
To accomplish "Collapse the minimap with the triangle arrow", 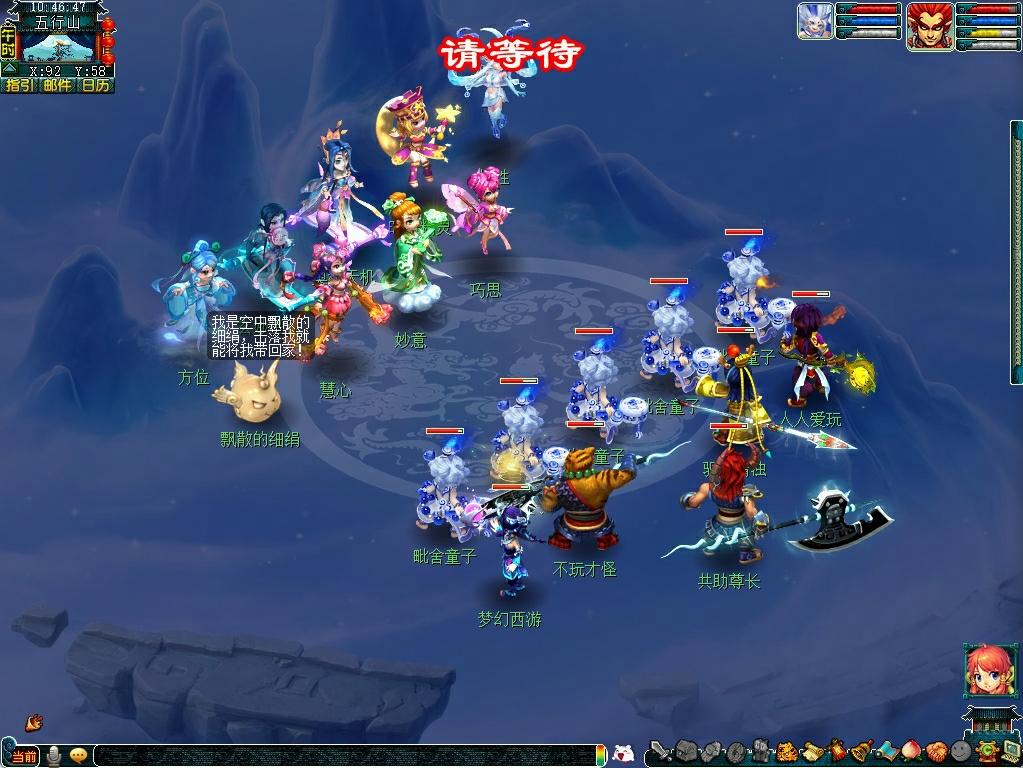I will (x=8, y=70).
